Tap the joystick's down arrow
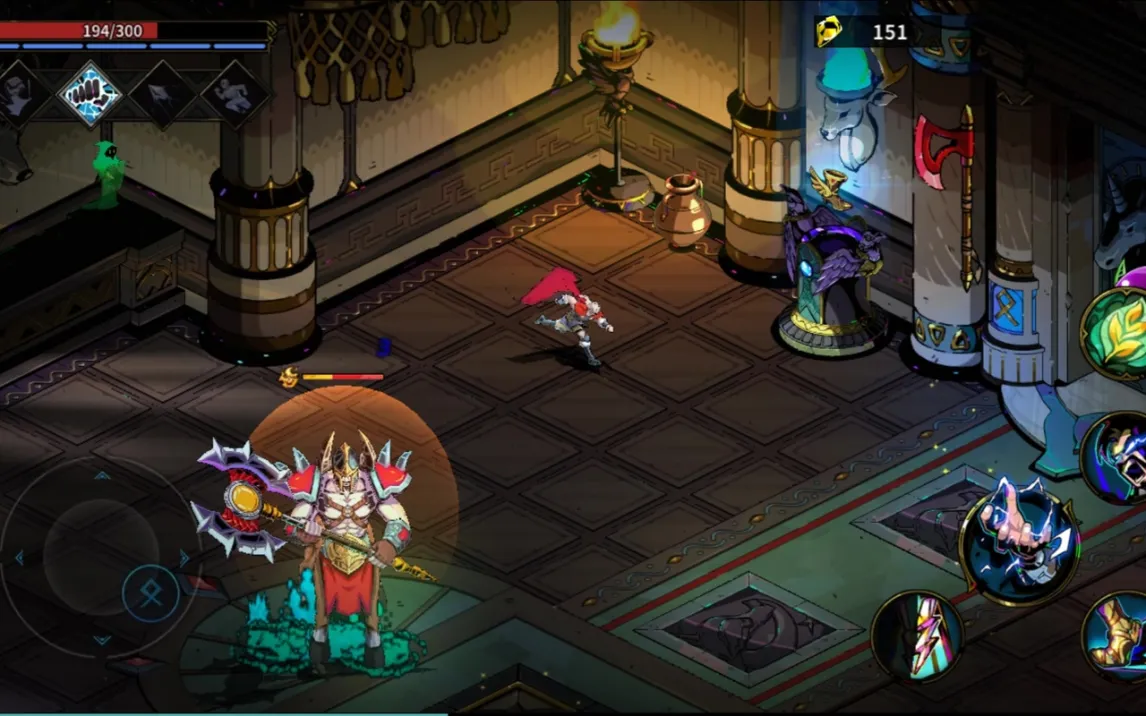Viewport: 1146px width, 716px height. [102, 640]
